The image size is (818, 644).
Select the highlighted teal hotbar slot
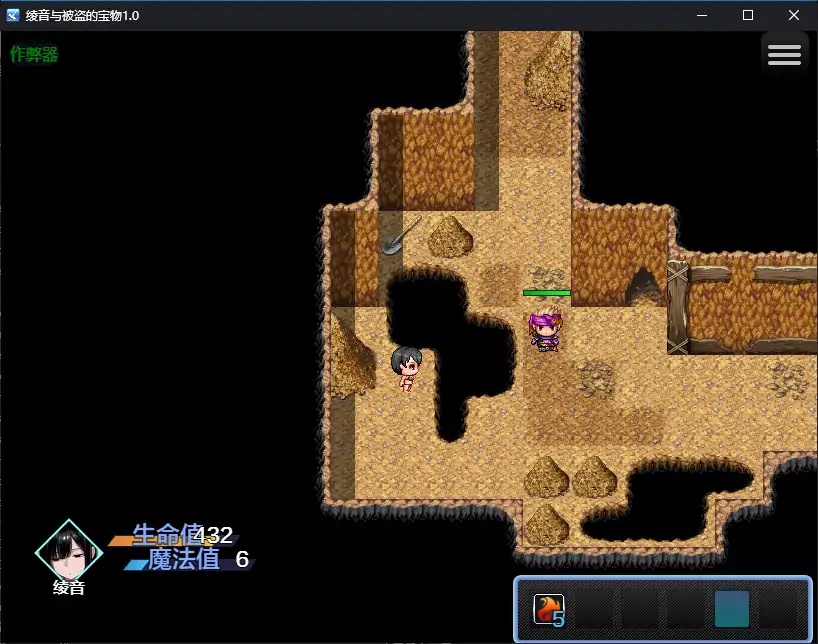pyautogui.click(x=732, y=609)
